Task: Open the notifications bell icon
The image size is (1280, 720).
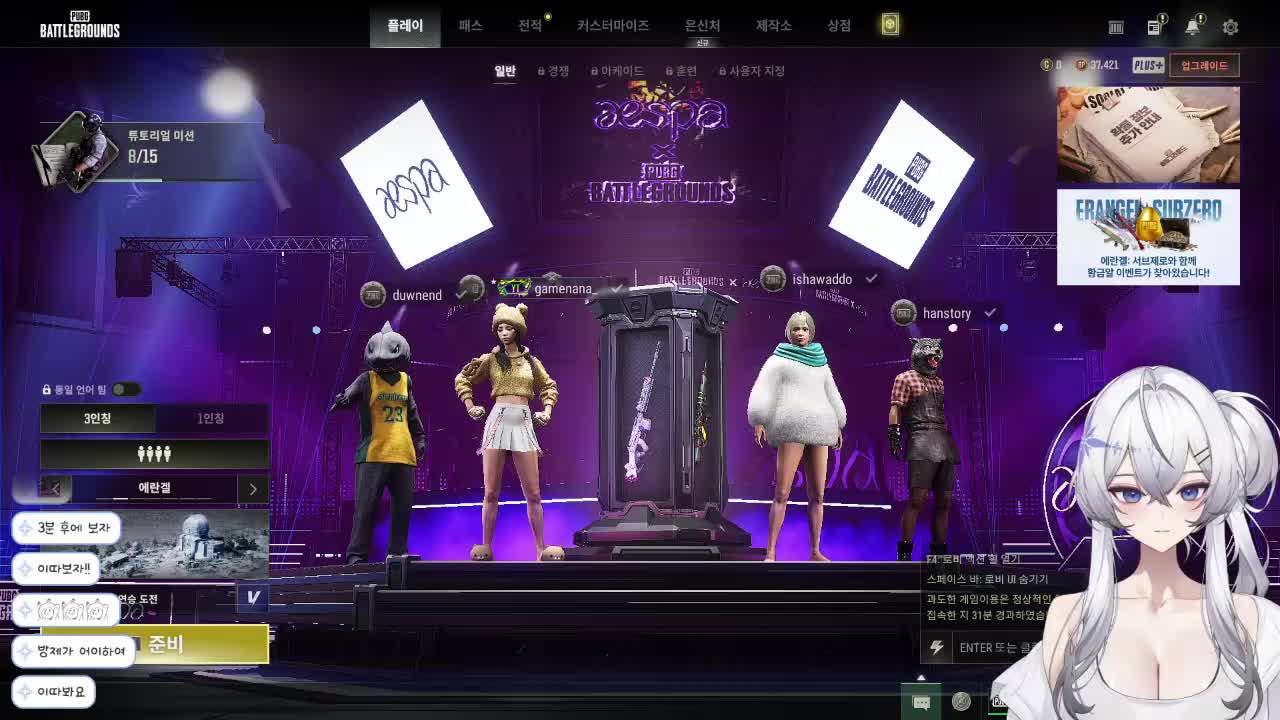Action: (1192, 27)
